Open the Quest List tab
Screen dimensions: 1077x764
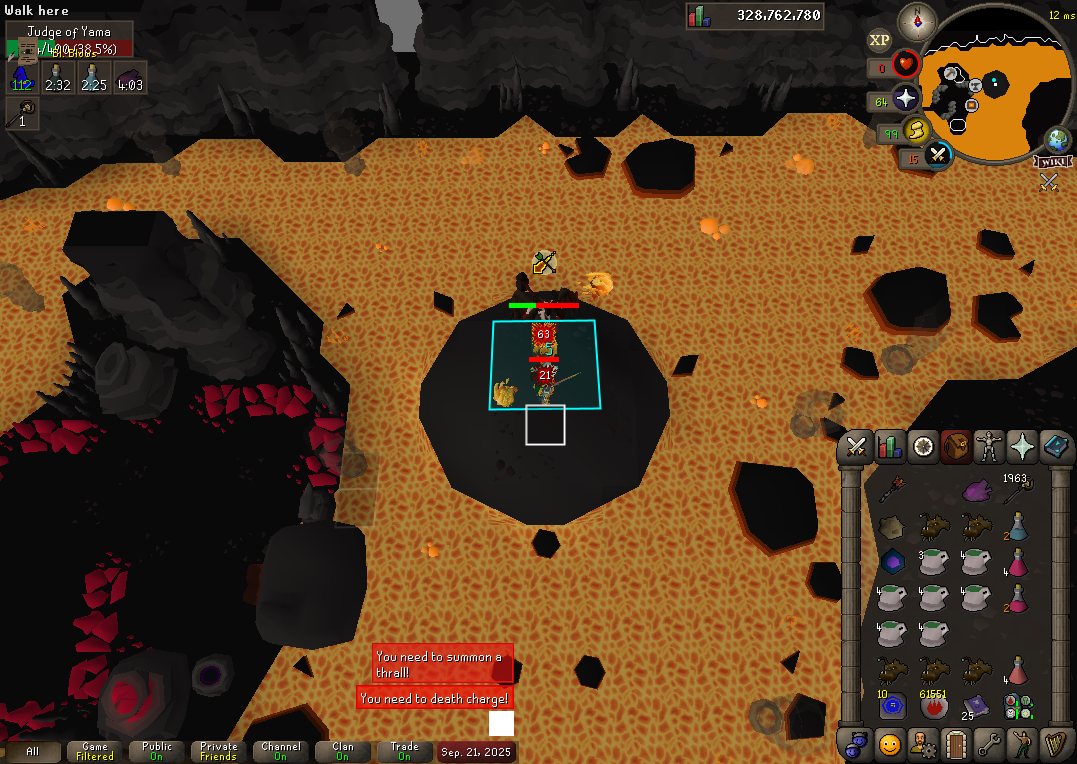pyautogui.click(x=923, y=447)
